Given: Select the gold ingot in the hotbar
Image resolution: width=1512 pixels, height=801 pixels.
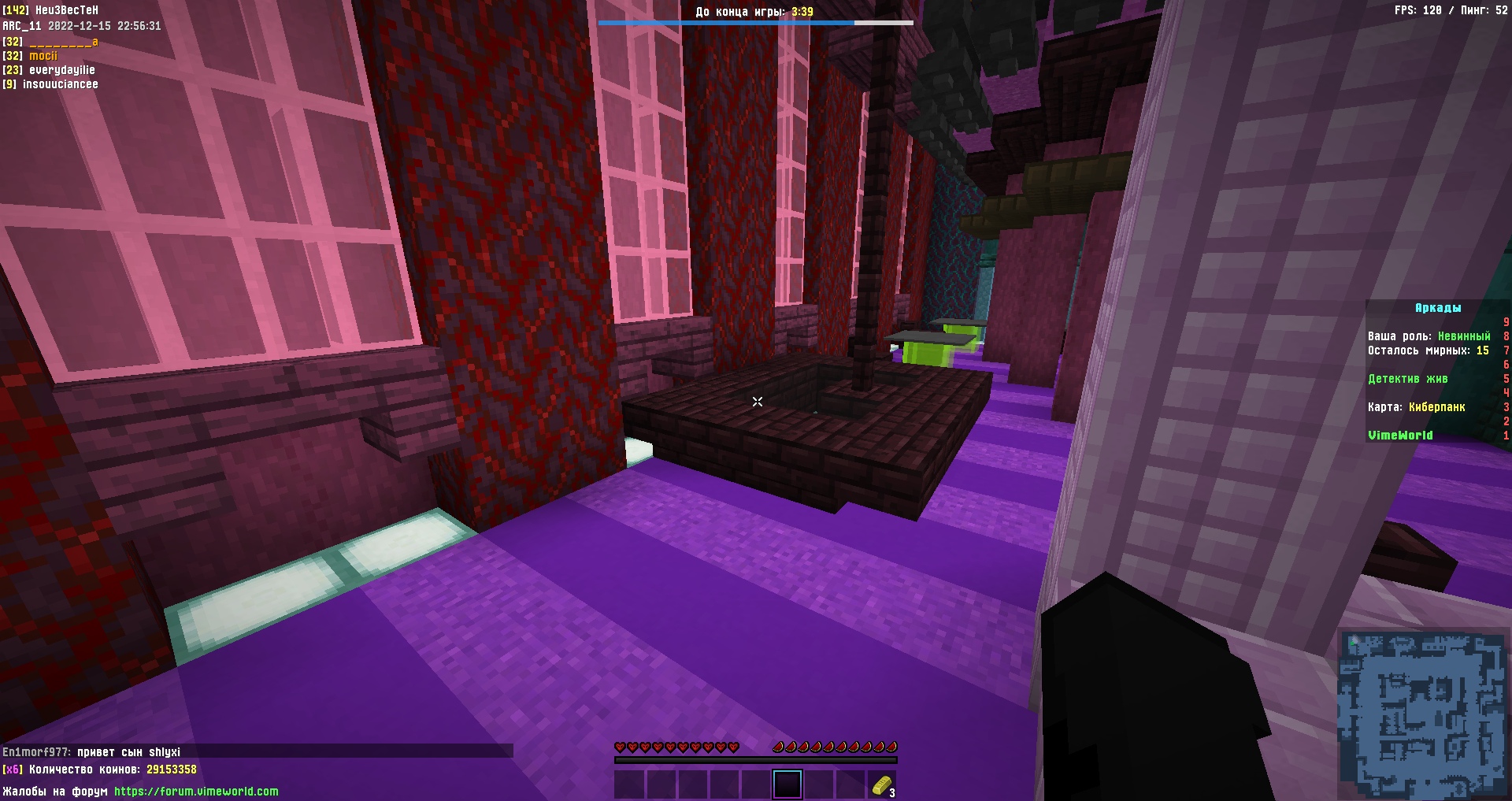Looking at the screenshot, I should (884, 784).
